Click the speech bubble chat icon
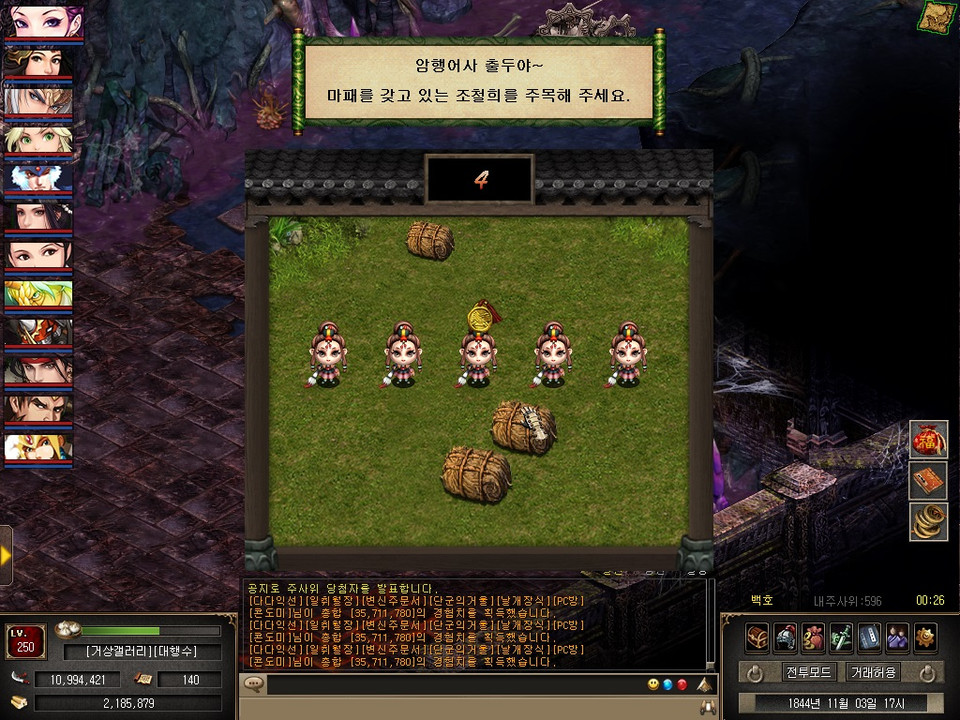Screen dimensions: 960x720 254,685
